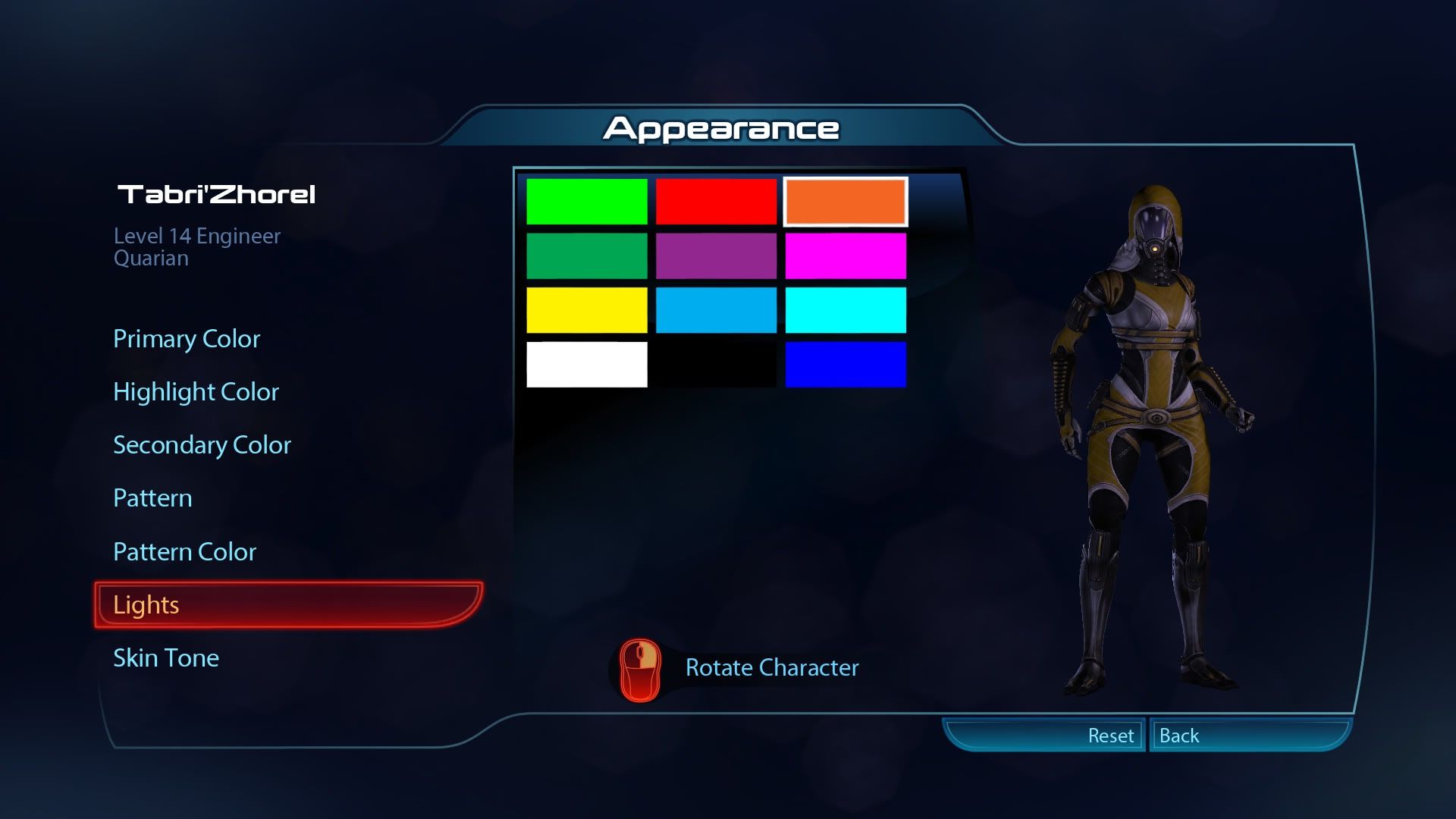
Task: Pick the bright green light swatch
Action: coord(586,202)
